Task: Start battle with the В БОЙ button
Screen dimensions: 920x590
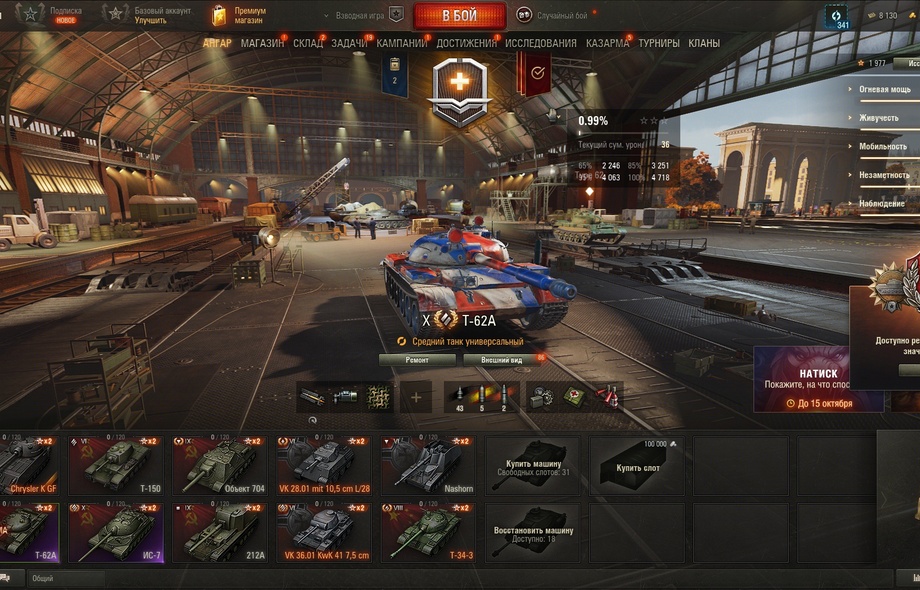Action: (459, 15)
